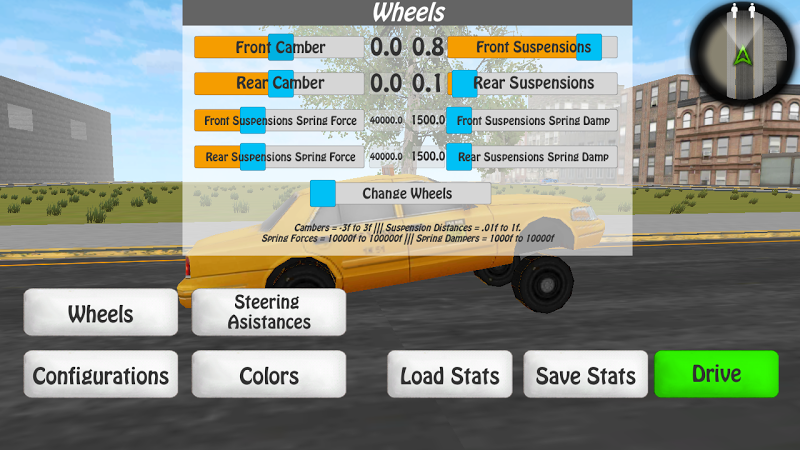The height and width of the screenshot is (450, 800).
Task: Set the Rear Suspensions Spring Force slider
Action: click(253, 156)
